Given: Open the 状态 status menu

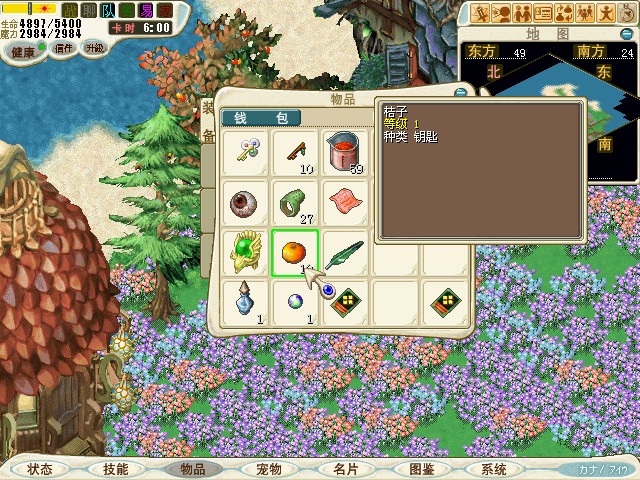Looking at the screenshot, I should point(40,468).
